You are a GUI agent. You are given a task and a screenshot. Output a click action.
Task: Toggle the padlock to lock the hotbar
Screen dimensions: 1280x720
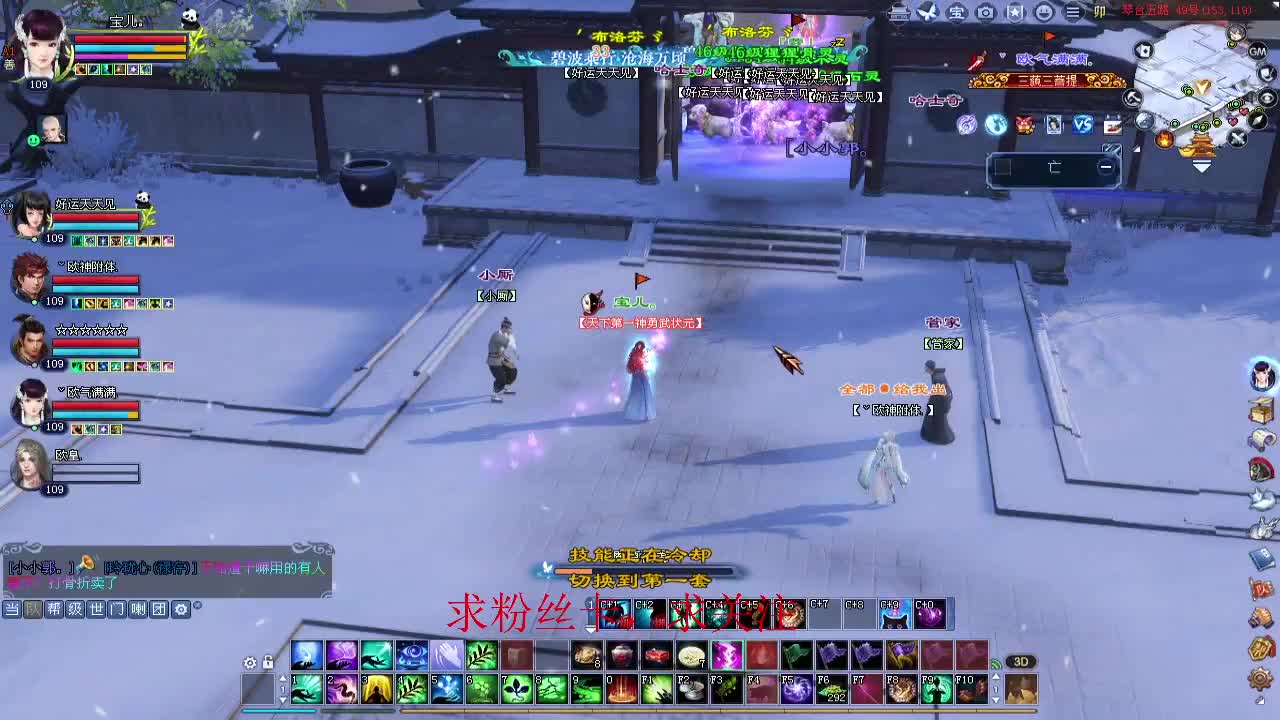tap(268, 663)
